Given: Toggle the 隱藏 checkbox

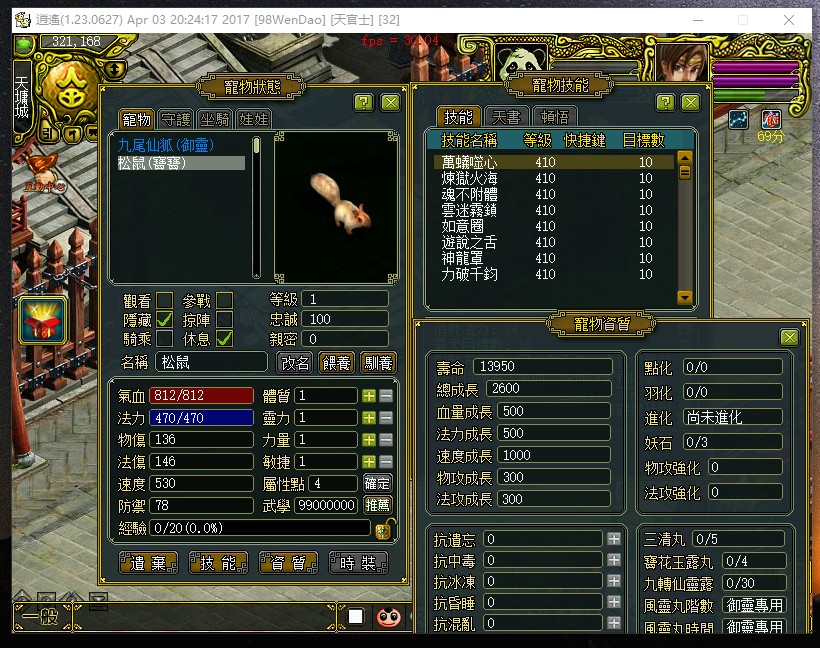Looking at the screenshot, I should (x=165, y=319).
